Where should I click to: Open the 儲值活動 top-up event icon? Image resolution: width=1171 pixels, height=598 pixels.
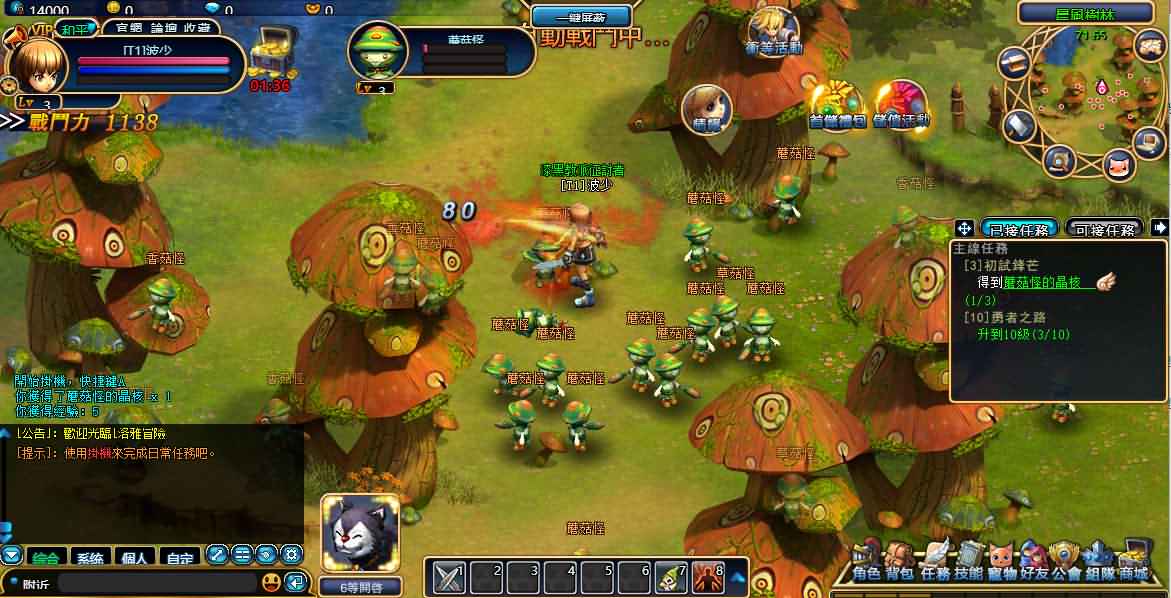(900, 105)
